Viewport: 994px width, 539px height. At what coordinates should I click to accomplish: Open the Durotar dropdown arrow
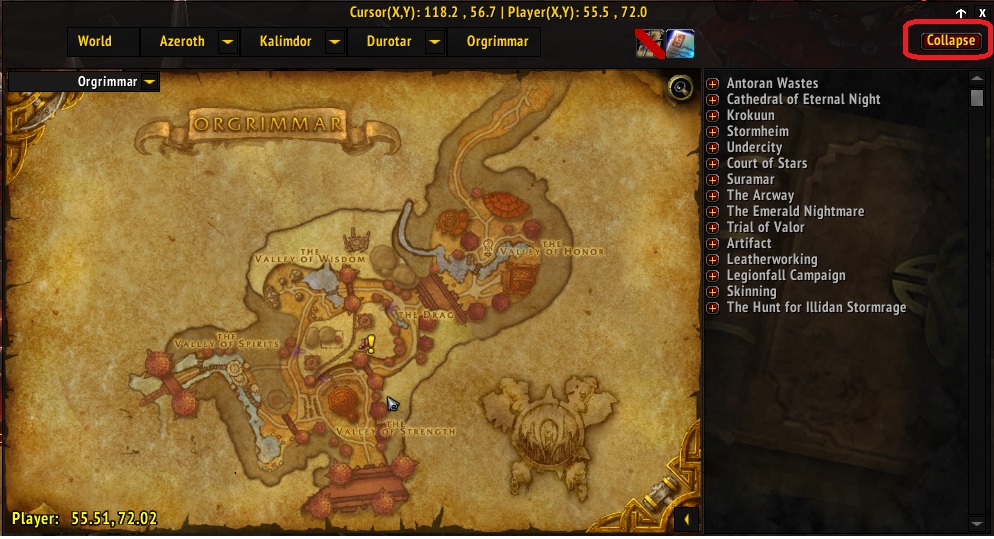434,42
